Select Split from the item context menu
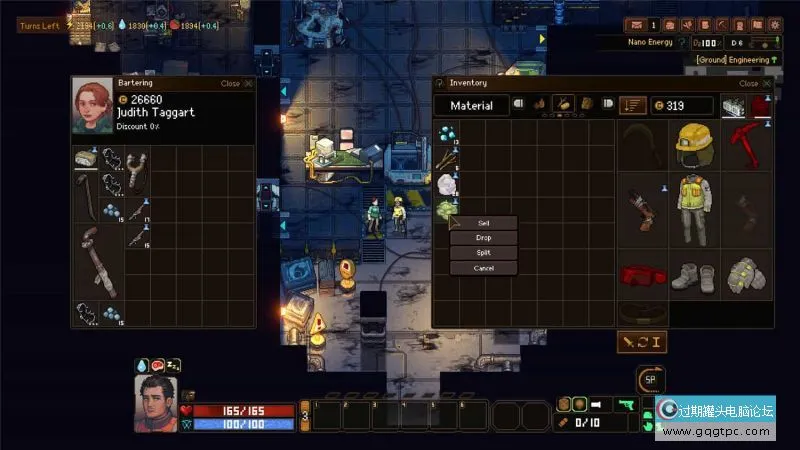This screenshot has height=450, width=800. pos(484,253)
